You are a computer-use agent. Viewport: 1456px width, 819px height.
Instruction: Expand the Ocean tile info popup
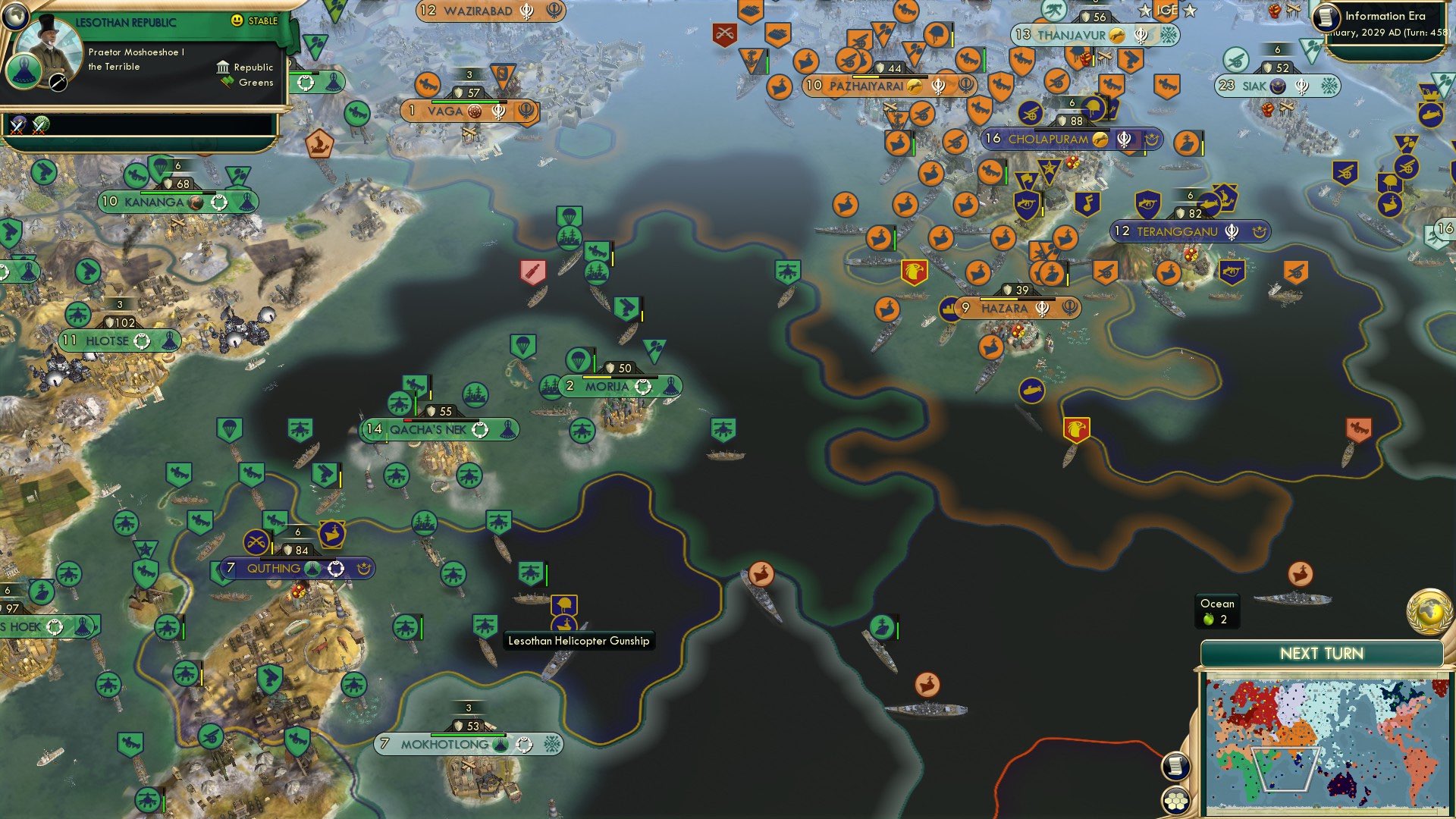click(x=1216, y=610)
